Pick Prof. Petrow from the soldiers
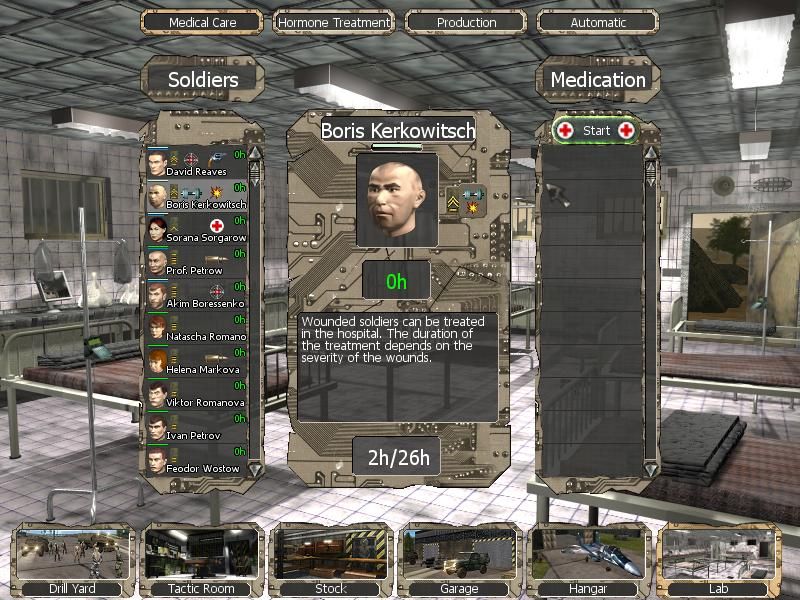This screenshot has height=600, width=800. tap(196, 261)
